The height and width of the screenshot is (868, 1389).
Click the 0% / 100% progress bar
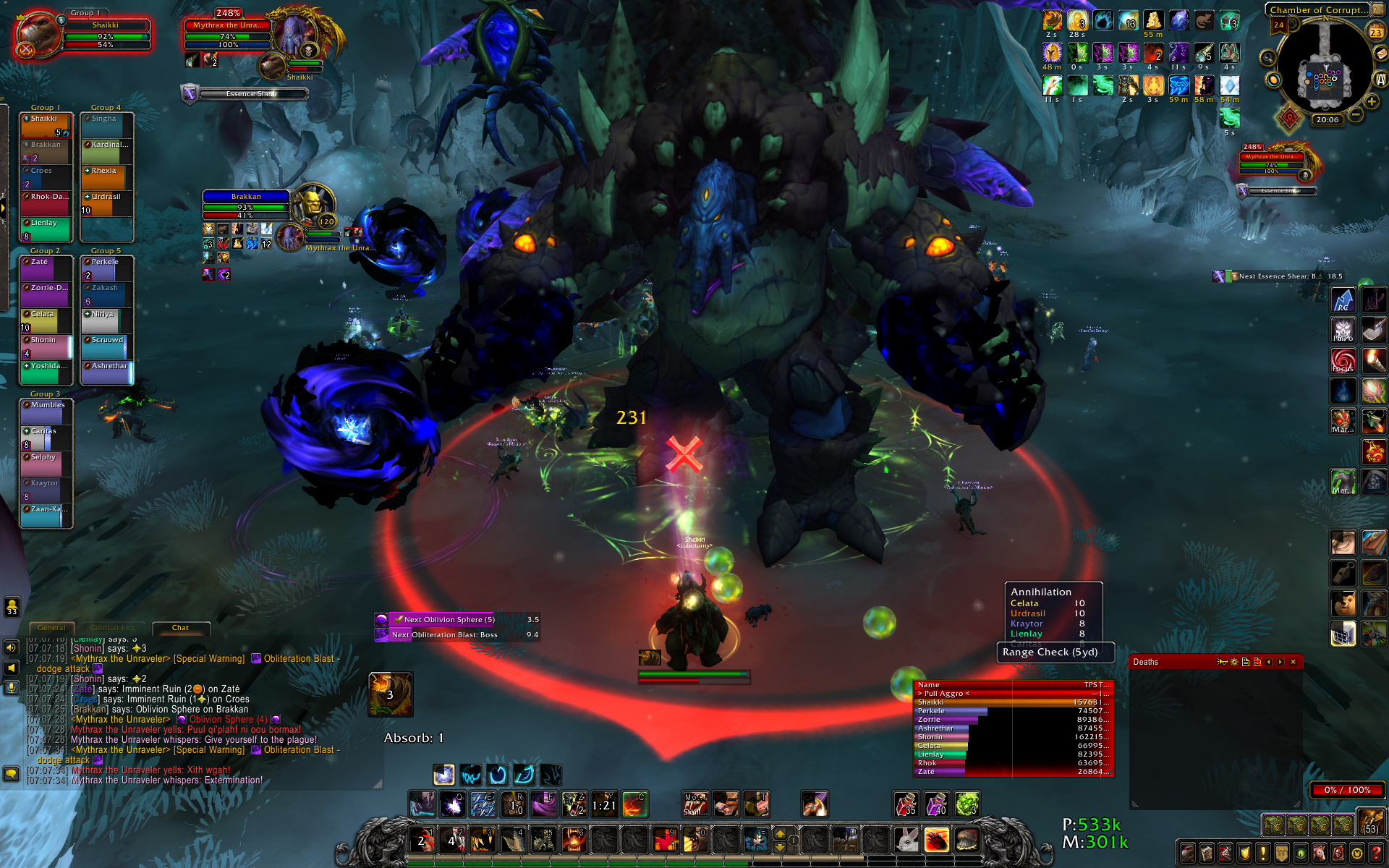click(1347, 791)
